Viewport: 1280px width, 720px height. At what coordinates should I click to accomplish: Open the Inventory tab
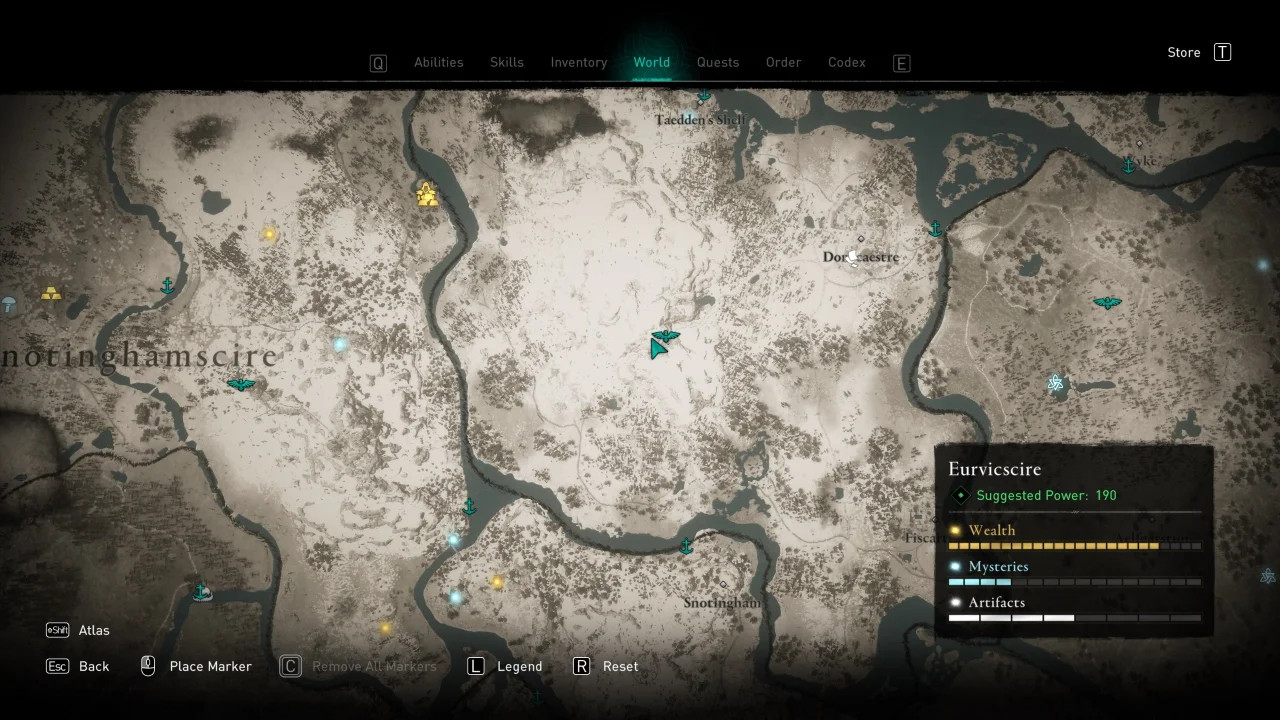tap(578, 62)
